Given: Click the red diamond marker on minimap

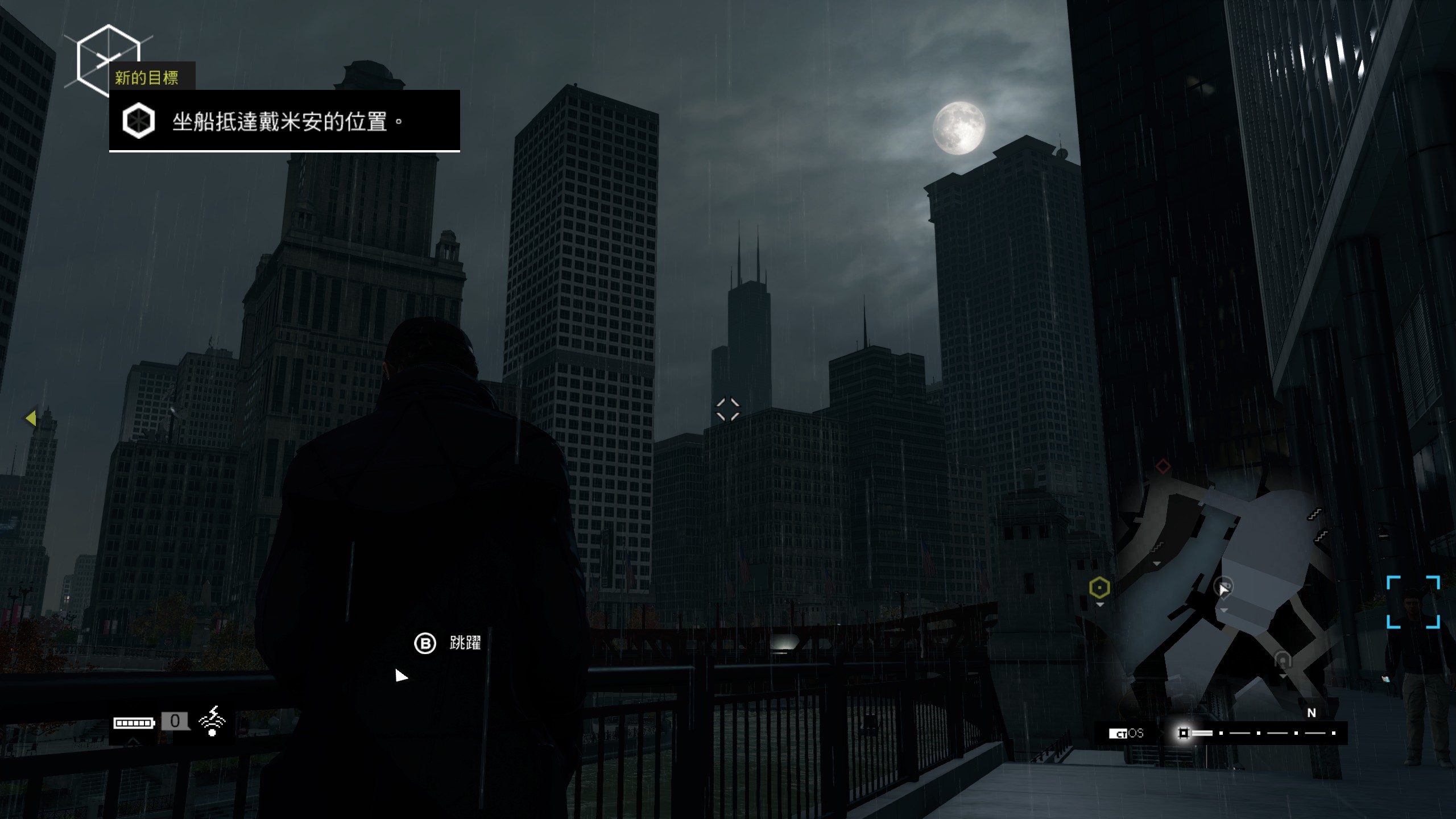Looking at the screenshot, I should coord(1163,466).
